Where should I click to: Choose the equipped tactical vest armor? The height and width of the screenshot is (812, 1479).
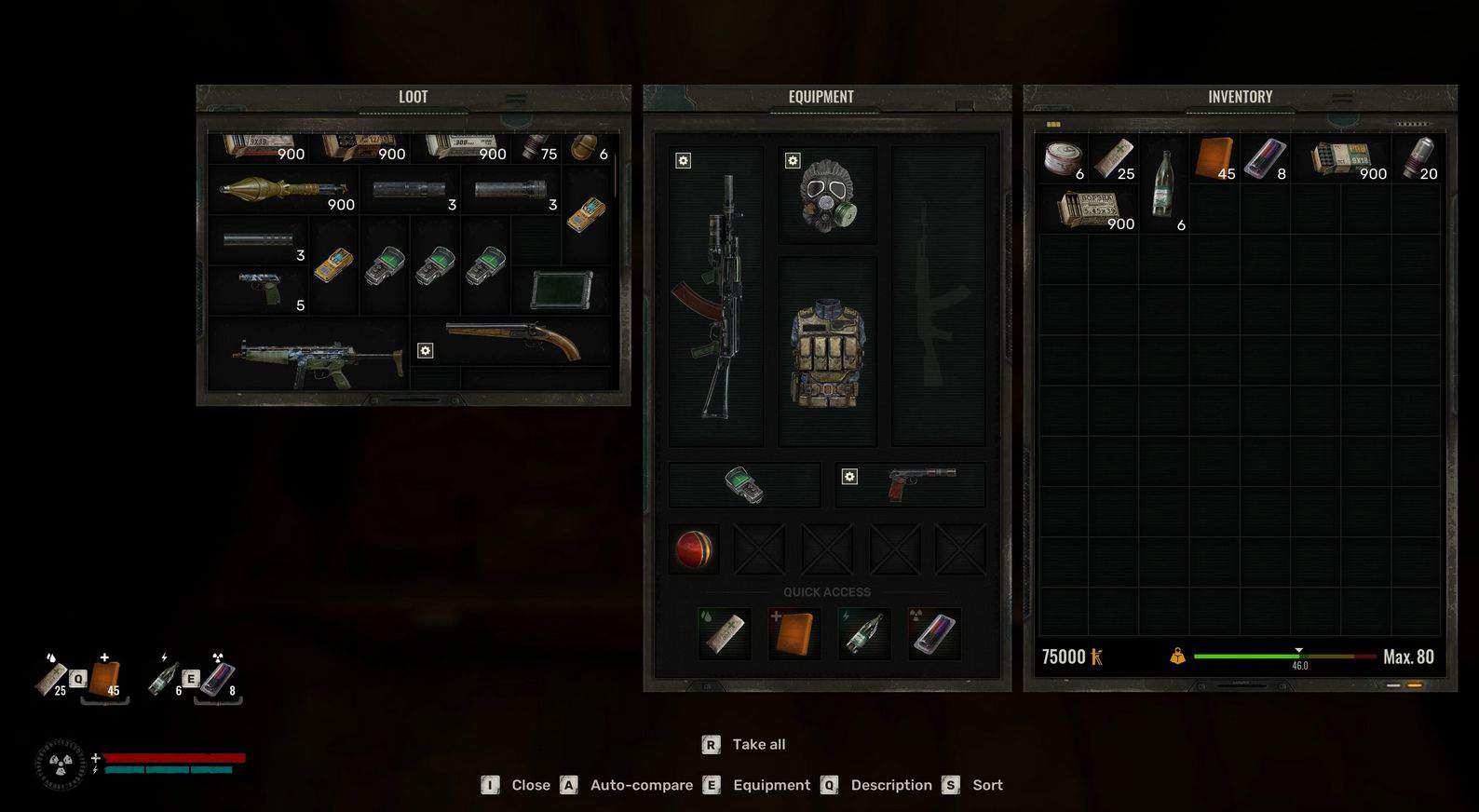point(827,352)
